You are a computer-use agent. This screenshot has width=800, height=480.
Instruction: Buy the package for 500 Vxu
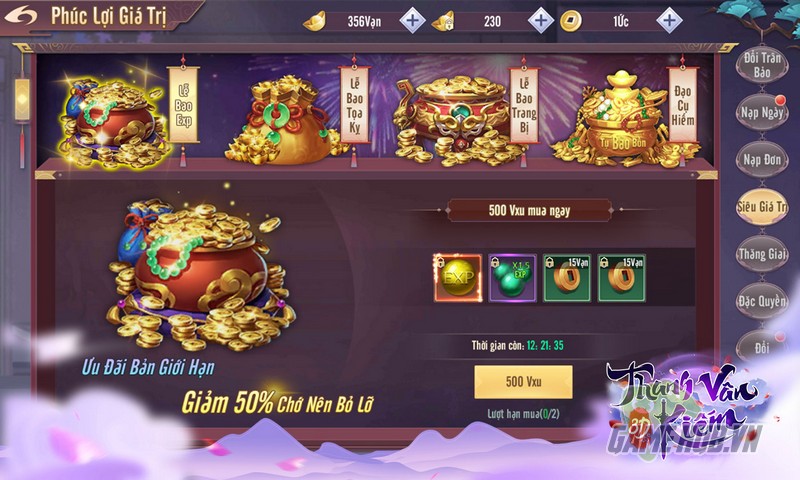[523, 381]
